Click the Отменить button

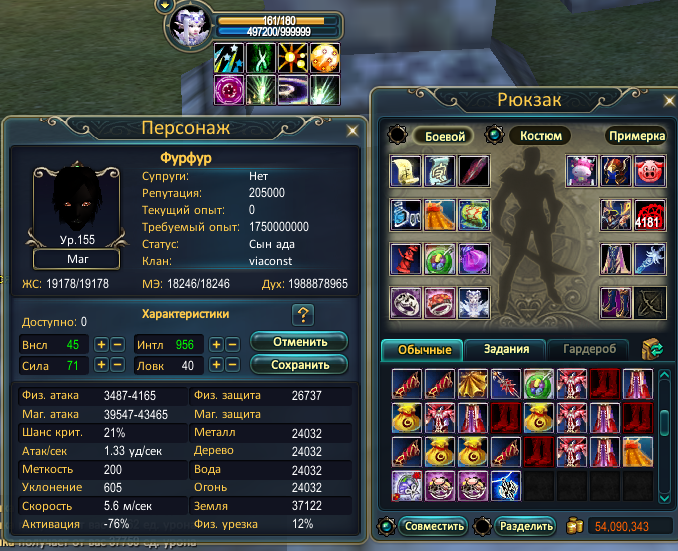(299, 342)
